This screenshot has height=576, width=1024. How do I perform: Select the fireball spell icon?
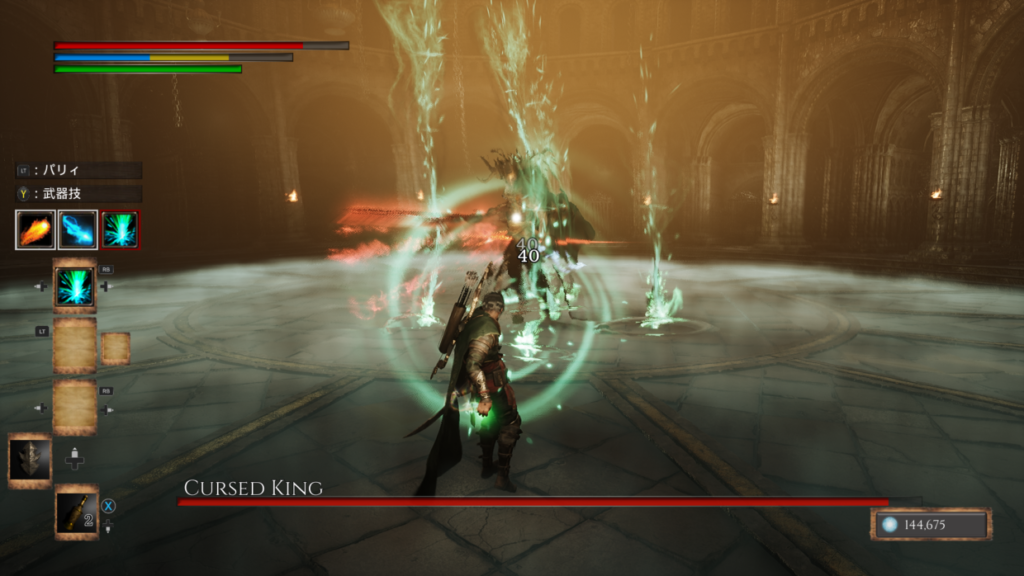pyautogui.click(x=35, y=230)
